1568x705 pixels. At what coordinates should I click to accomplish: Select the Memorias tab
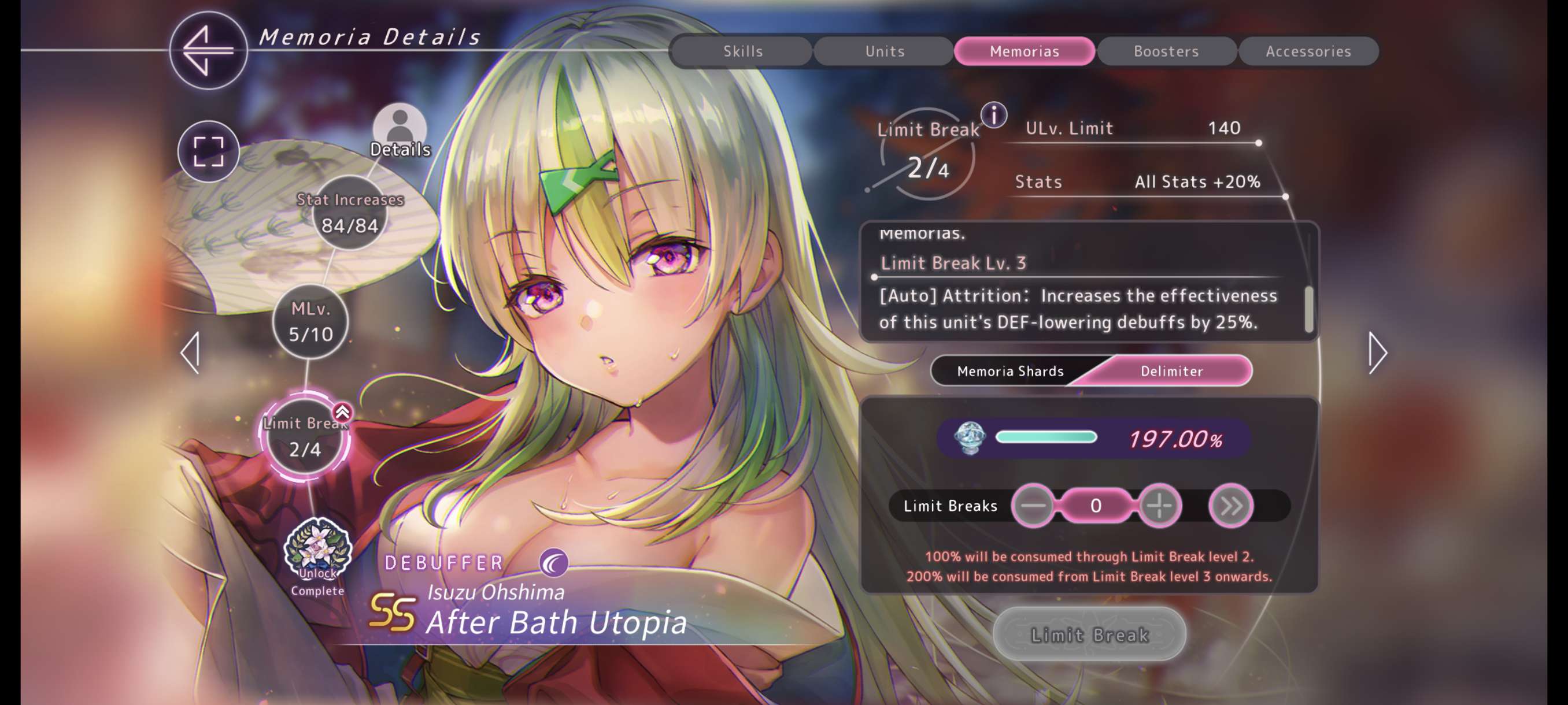point(1025,51)
